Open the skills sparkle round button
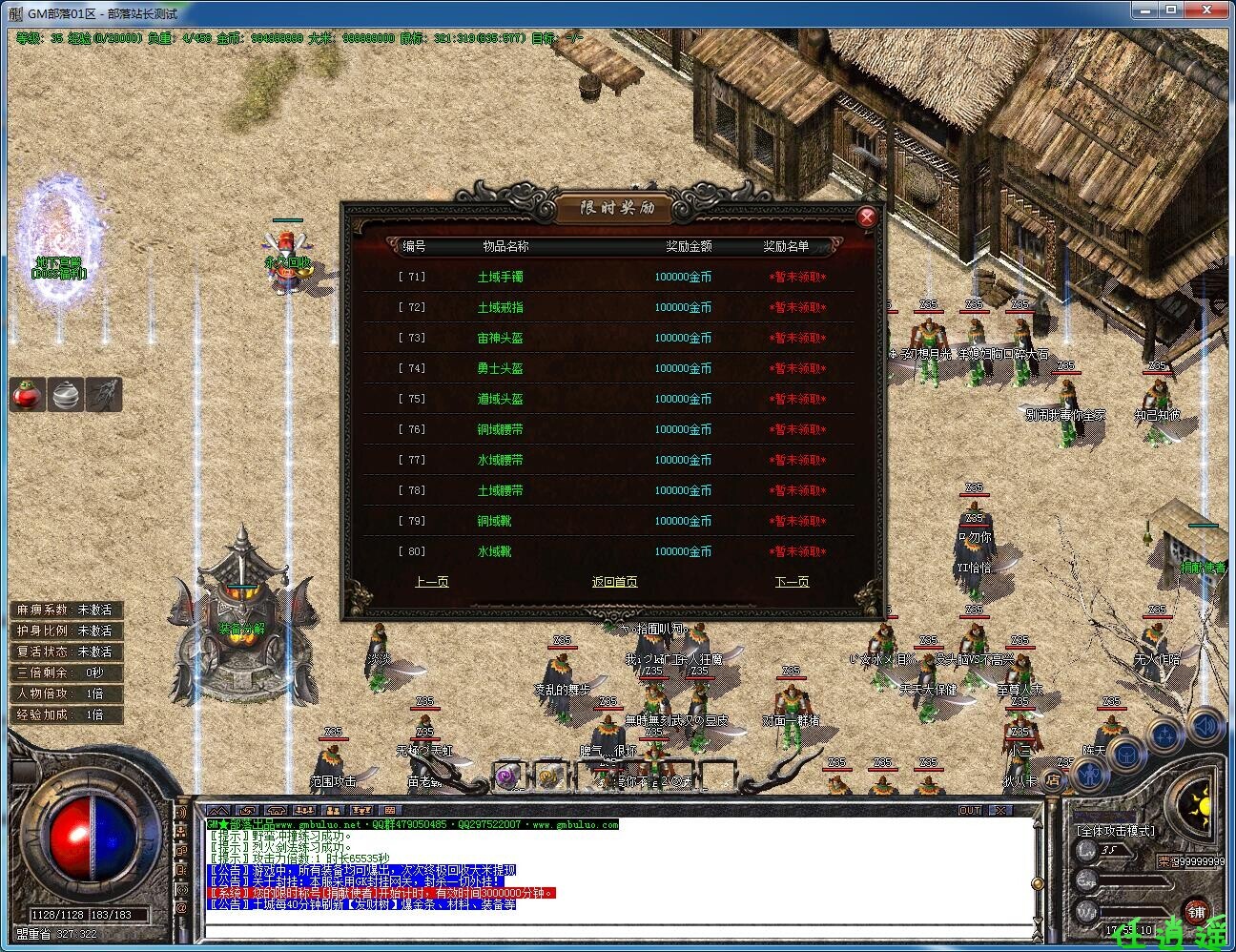This screenshot has width=1236, height=952. coord(1165,736)
